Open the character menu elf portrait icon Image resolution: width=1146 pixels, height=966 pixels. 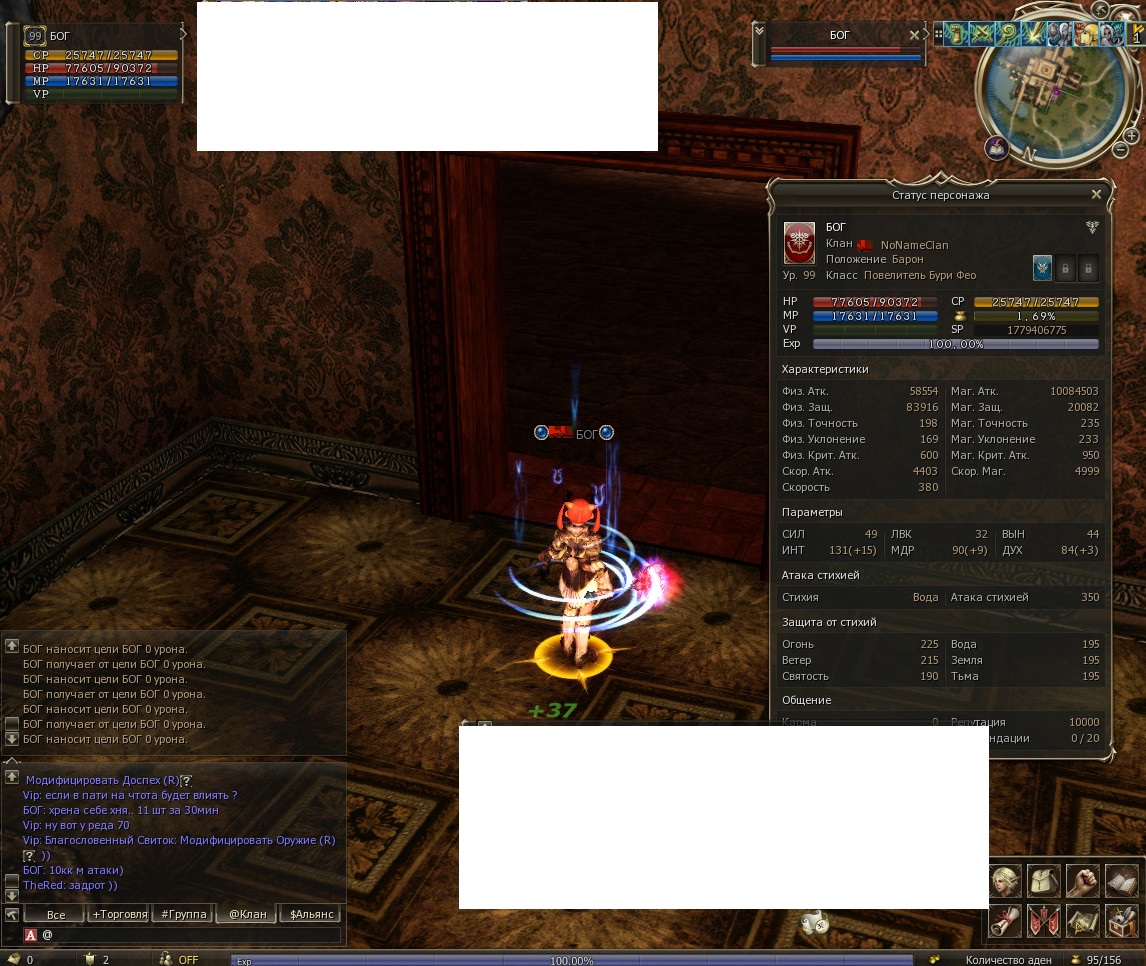(x=1005, y=881)
